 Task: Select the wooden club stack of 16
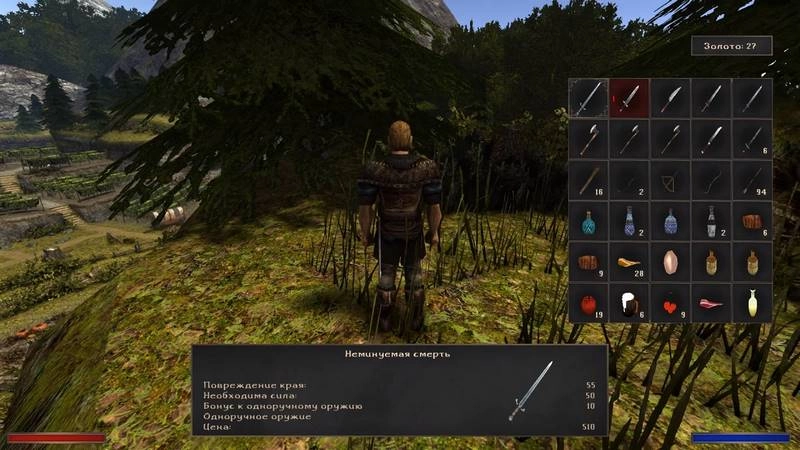(x=589, y=180)
